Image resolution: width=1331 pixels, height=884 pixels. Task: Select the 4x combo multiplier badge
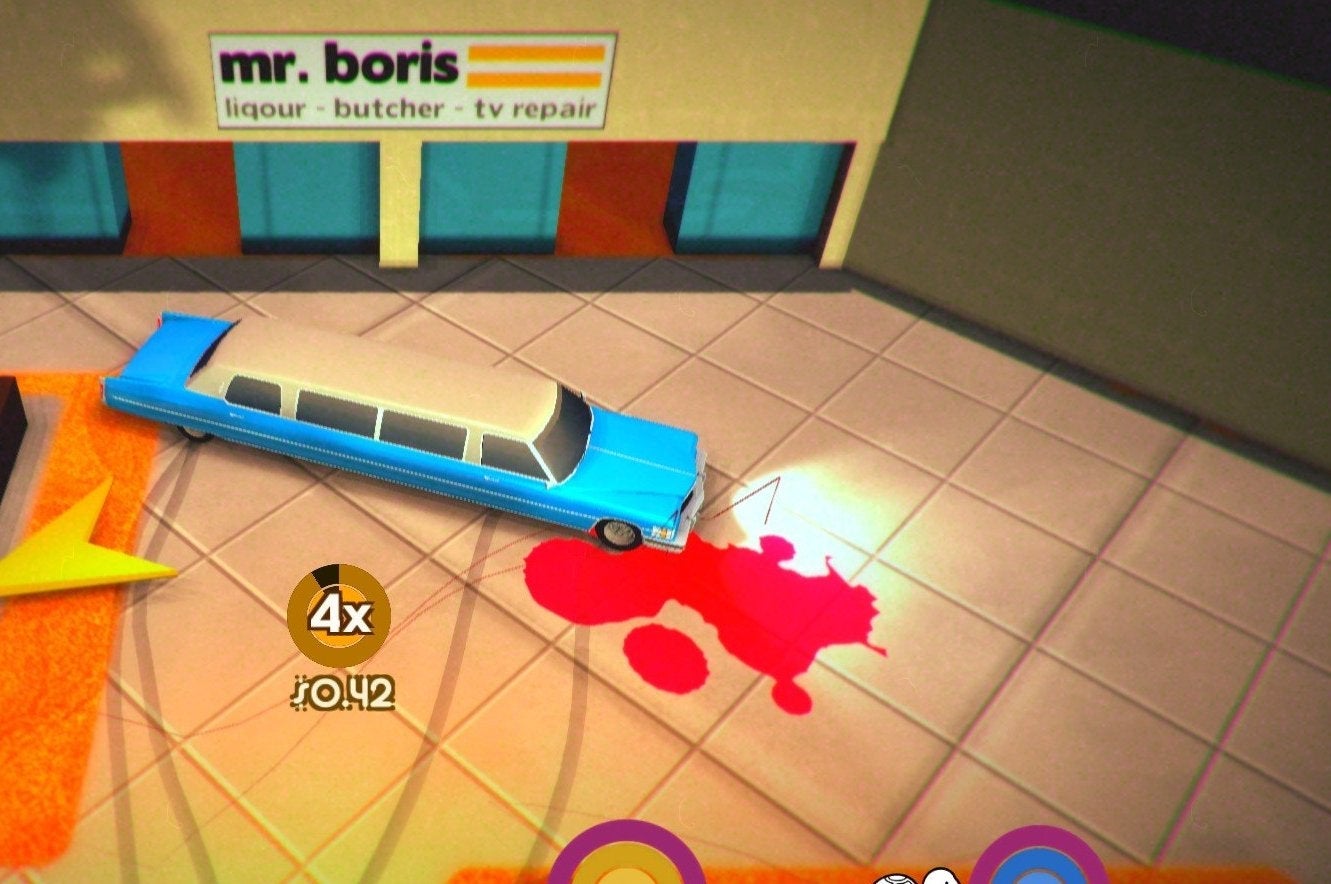pyautogui.click(x=337, y=613)
